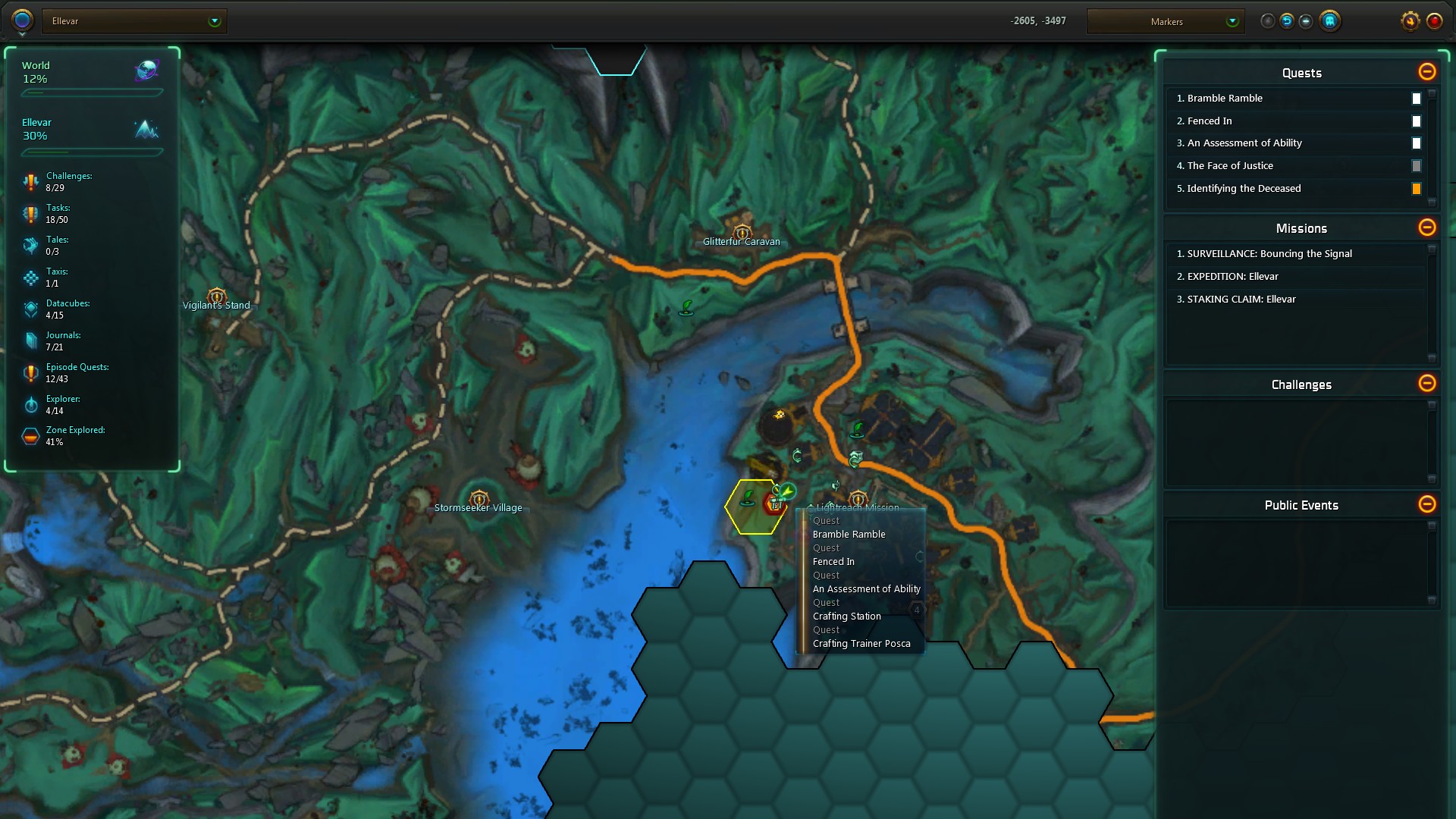This screenshot has width=1456, height=819.
Task: Click the Glitterfur Caravan map marker
Action: tap(742, 234)
